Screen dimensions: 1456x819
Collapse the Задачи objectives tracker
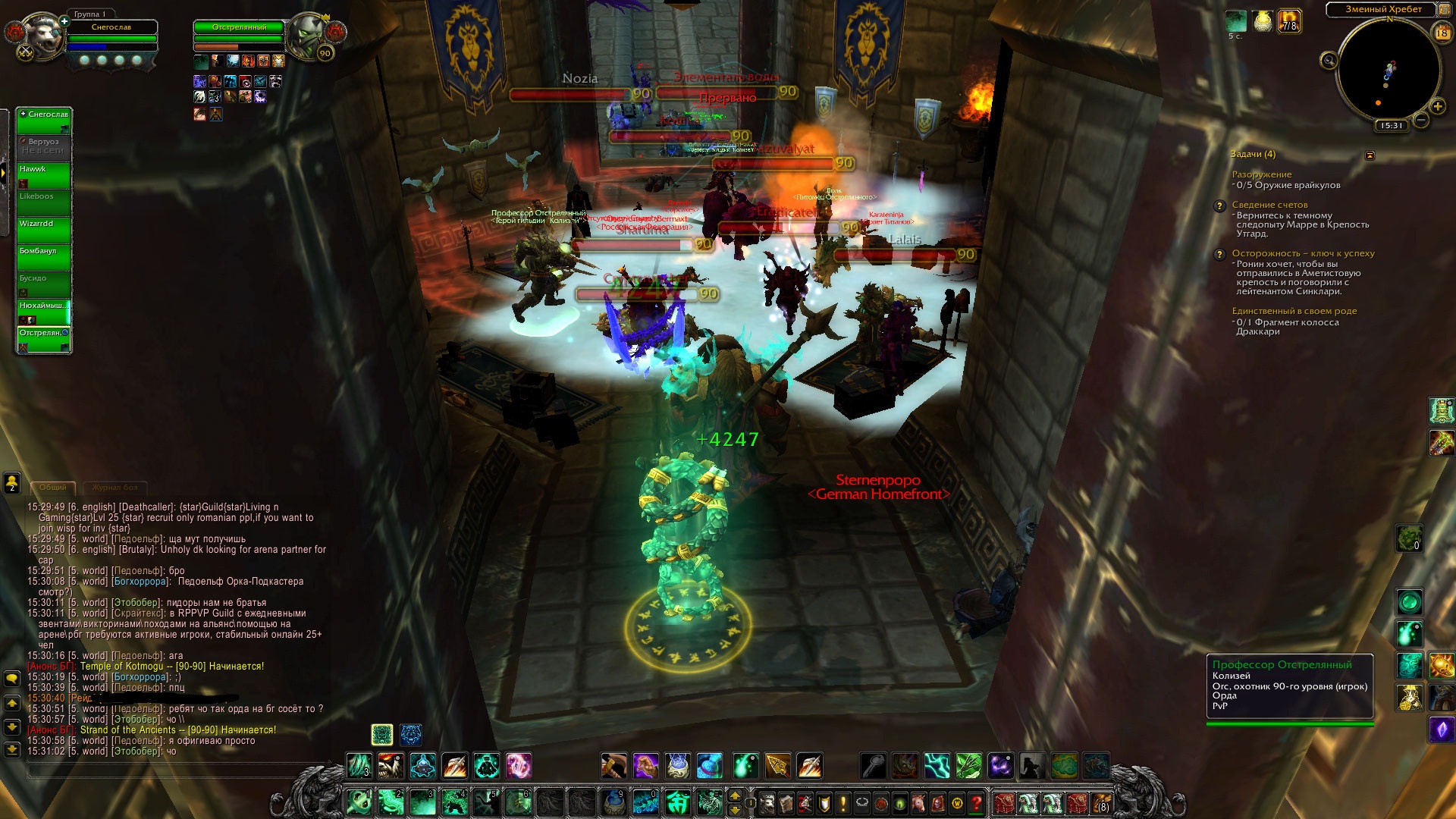(1370, 155)
